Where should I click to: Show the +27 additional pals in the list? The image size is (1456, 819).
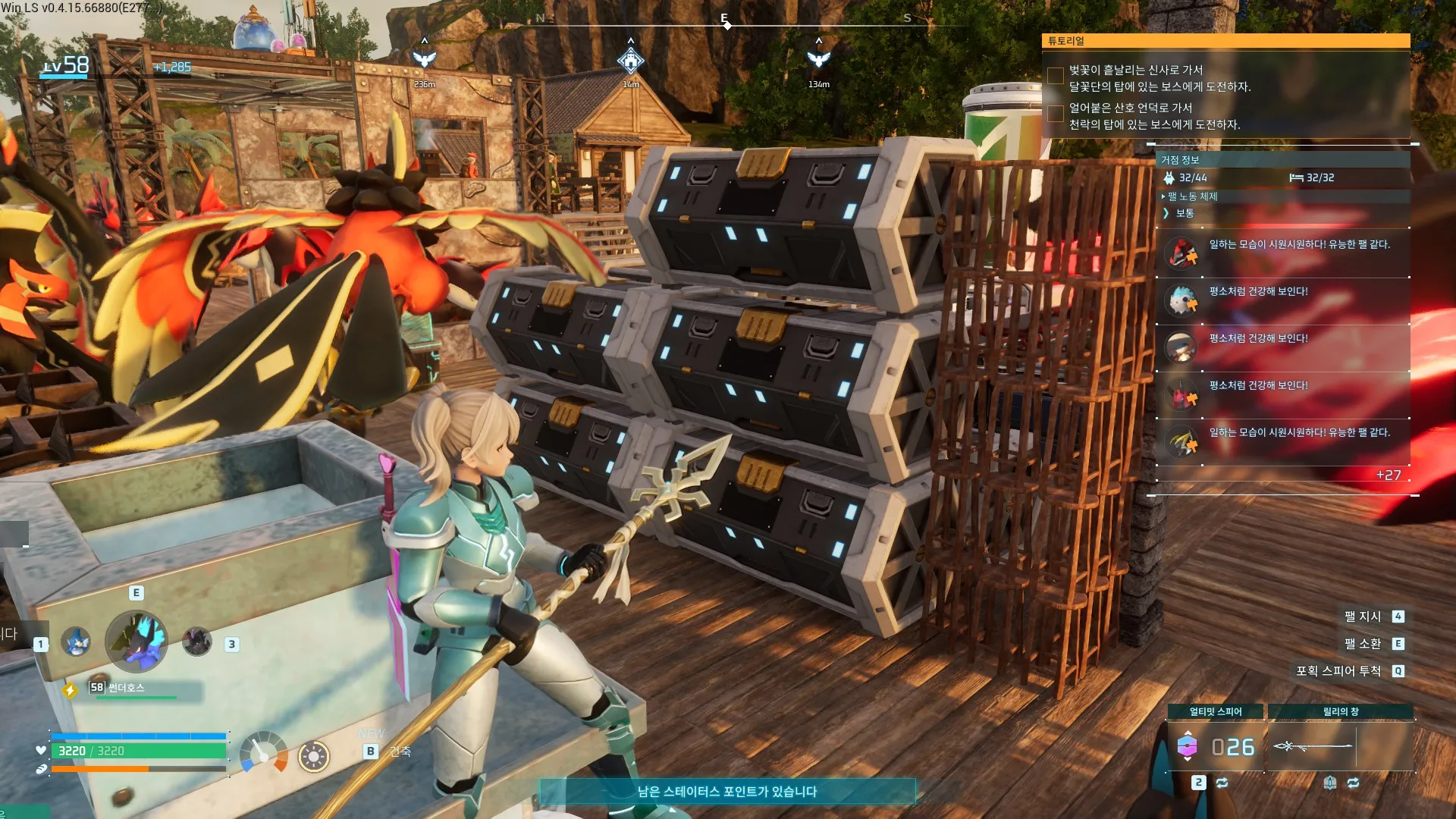(1388, 475)
